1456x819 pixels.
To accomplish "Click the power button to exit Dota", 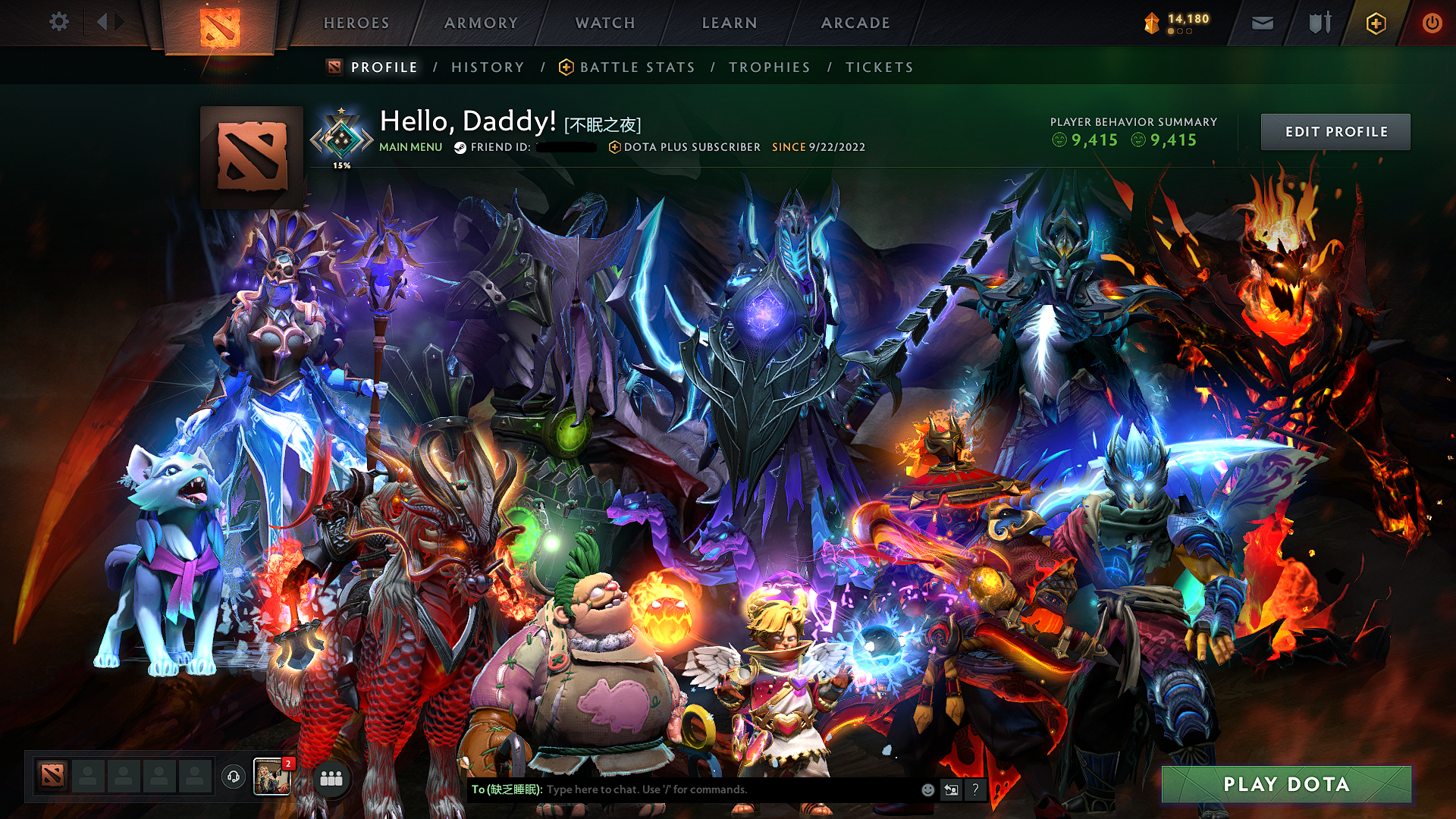I will pyautogui.click(x=1432, y=23).
